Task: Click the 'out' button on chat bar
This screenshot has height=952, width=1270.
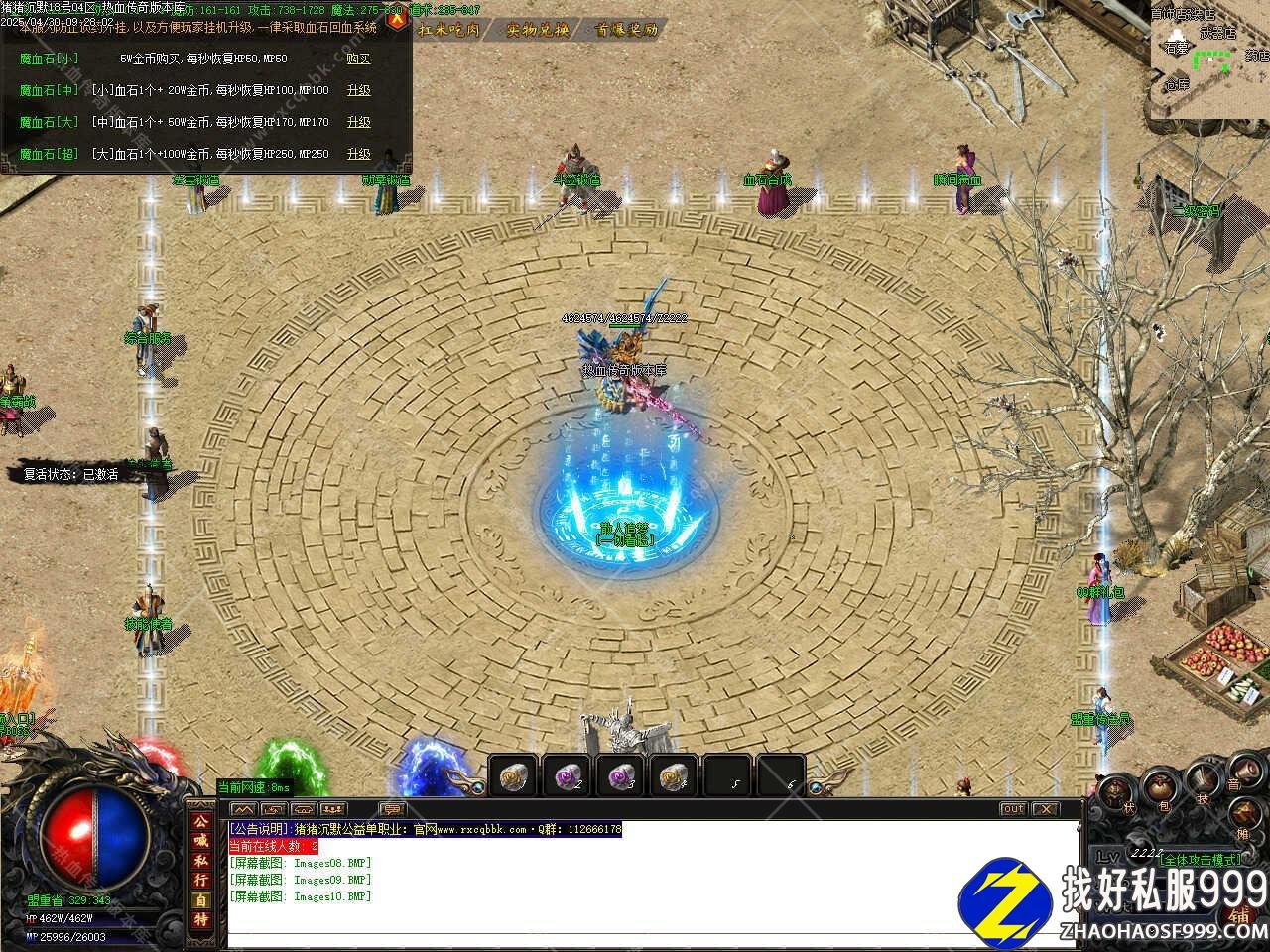Action: [1012, 809]
